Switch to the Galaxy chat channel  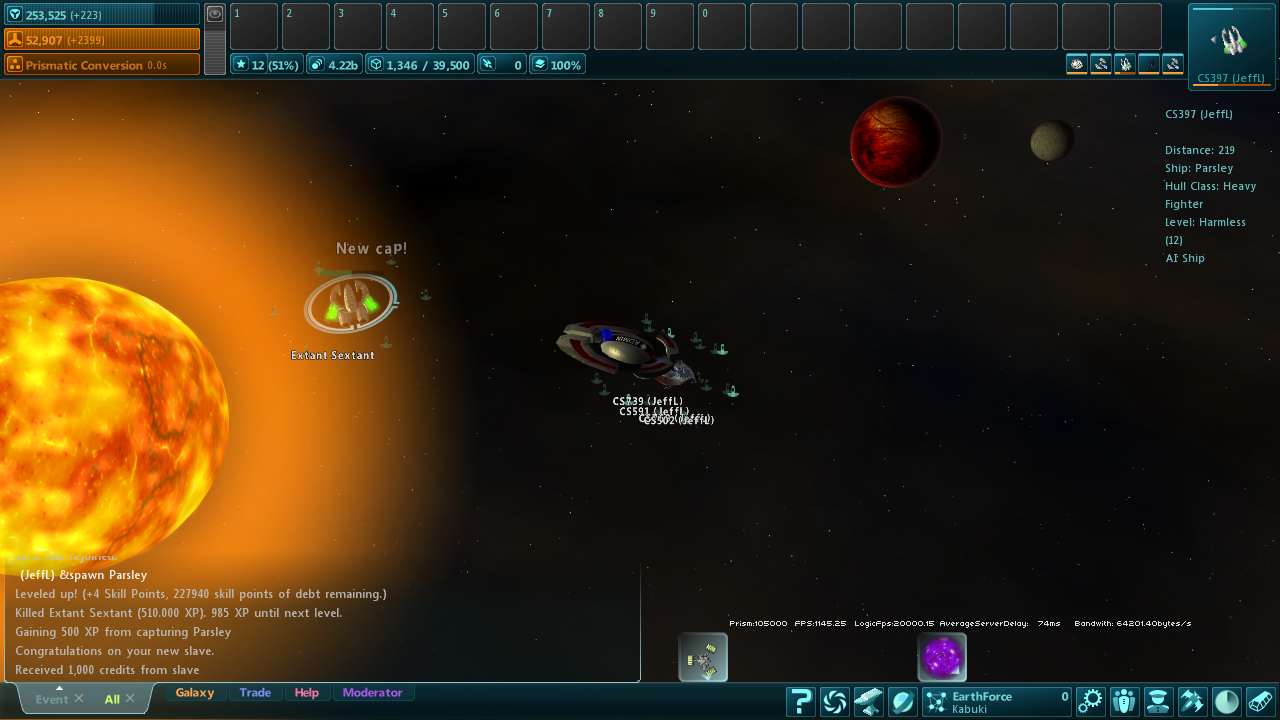(195, 693)
